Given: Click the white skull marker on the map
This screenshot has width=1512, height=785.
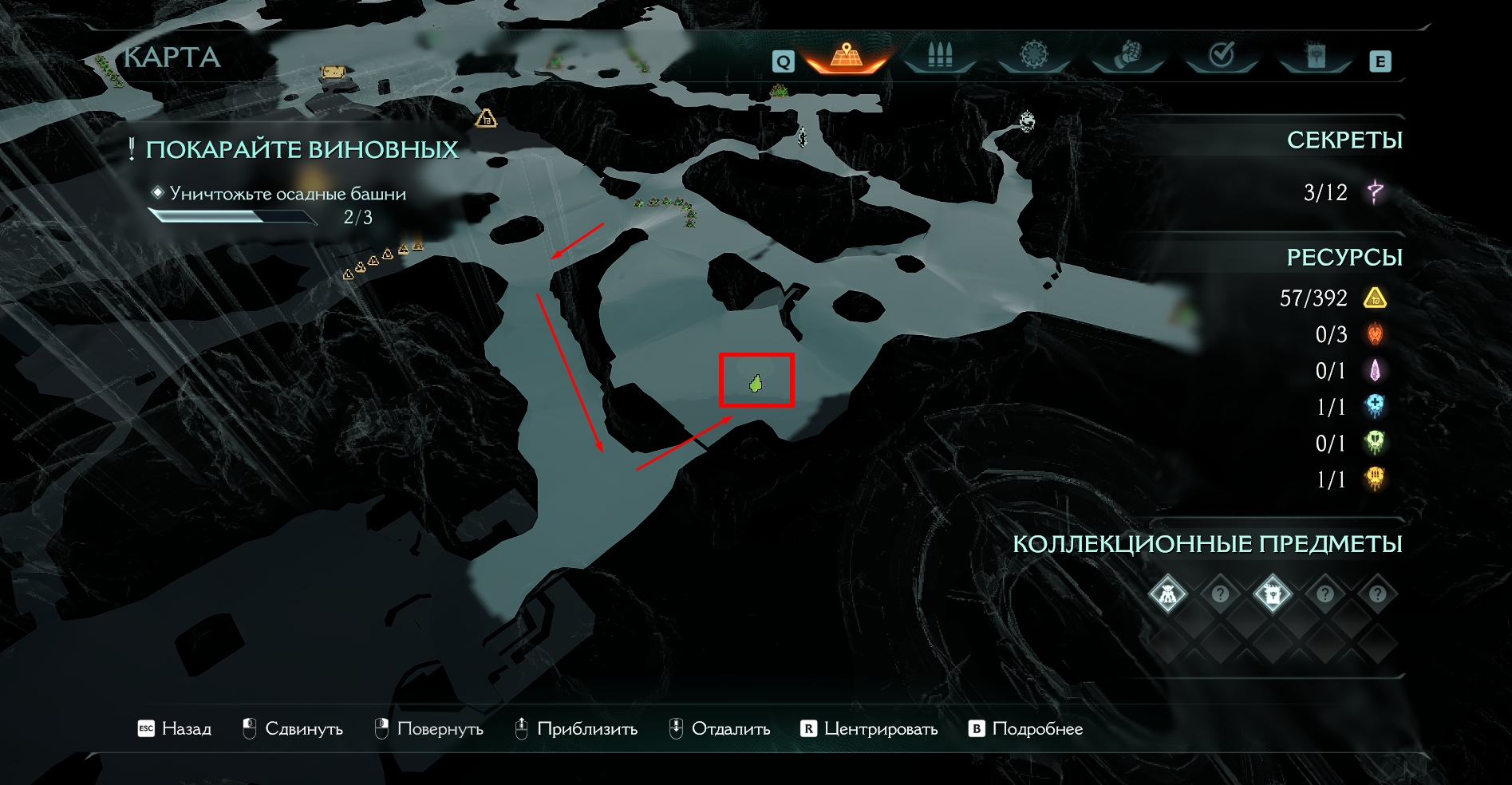Looking at the screenshot, I should pos(1028,121).
